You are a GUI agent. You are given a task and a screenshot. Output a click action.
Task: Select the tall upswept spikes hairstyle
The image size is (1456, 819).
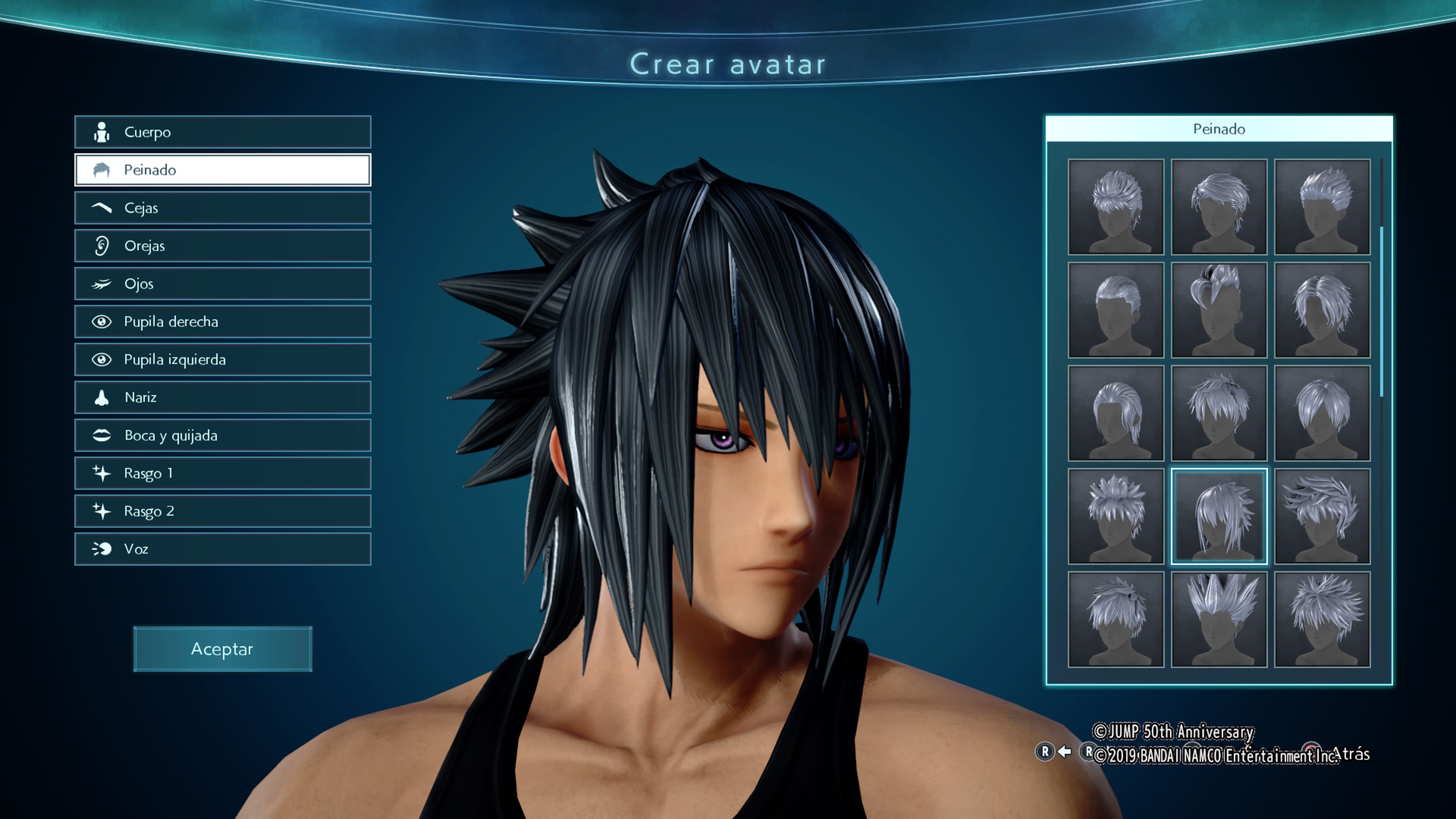[x=1219, y=620]
